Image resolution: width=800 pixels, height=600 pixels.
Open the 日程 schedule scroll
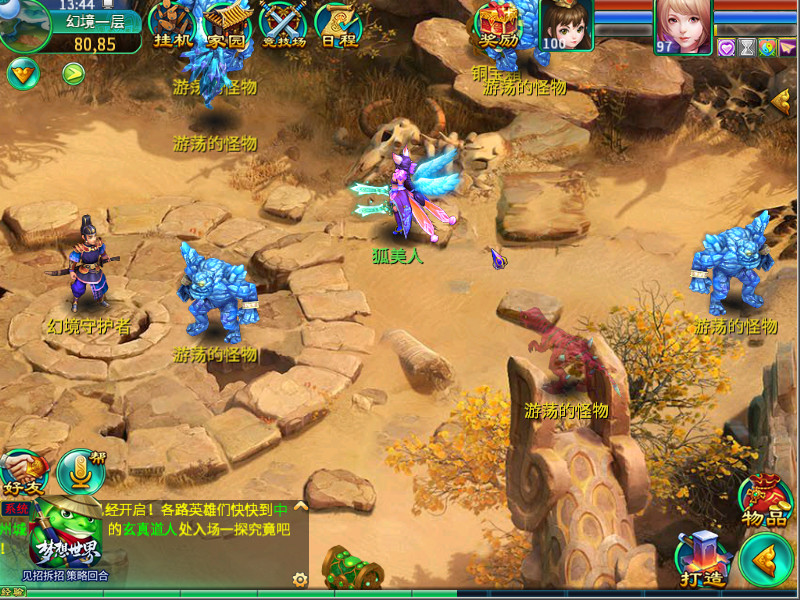pos(337,26)
